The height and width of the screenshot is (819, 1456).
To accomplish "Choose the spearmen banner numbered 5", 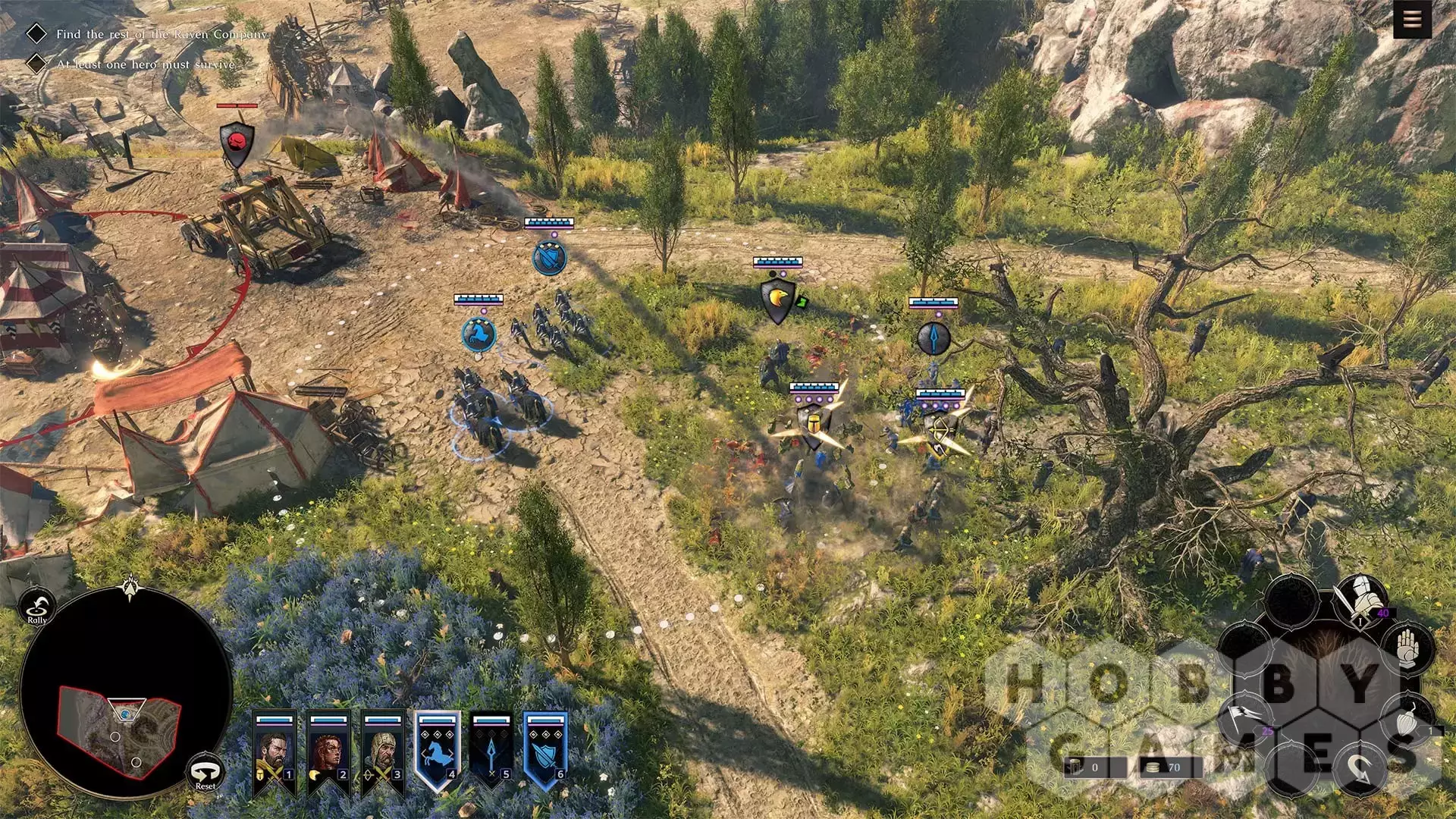I will click(x=491, y=752).
